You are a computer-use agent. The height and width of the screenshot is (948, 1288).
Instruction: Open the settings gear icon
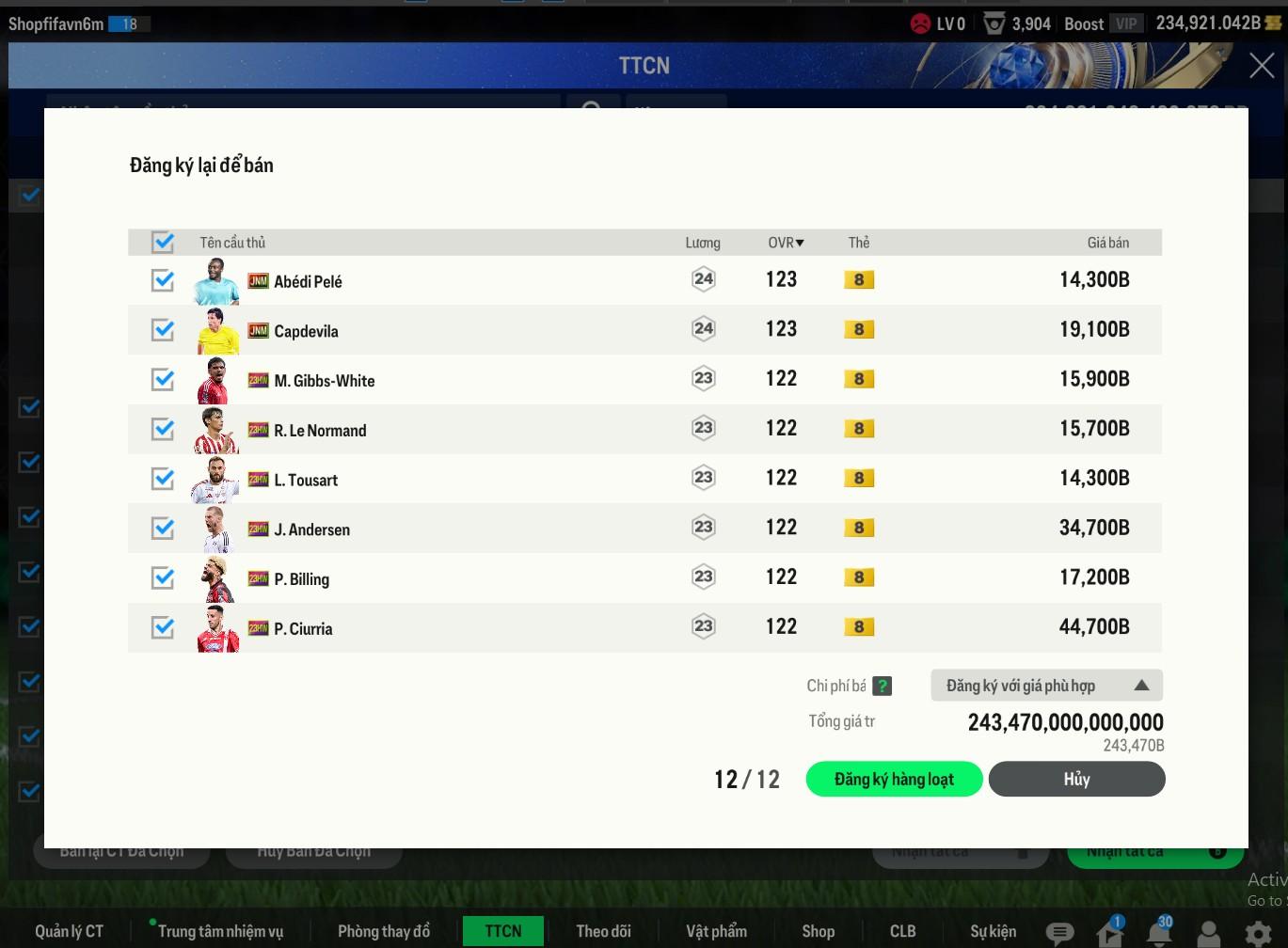point(1258,933)
